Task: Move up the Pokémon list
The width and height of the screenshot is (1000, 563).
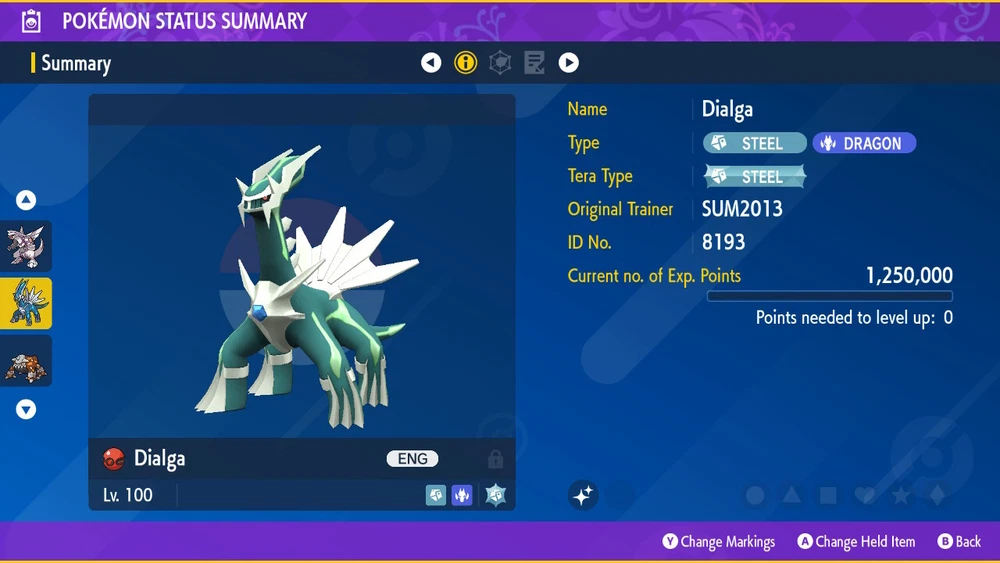Action: pos(26,201)
